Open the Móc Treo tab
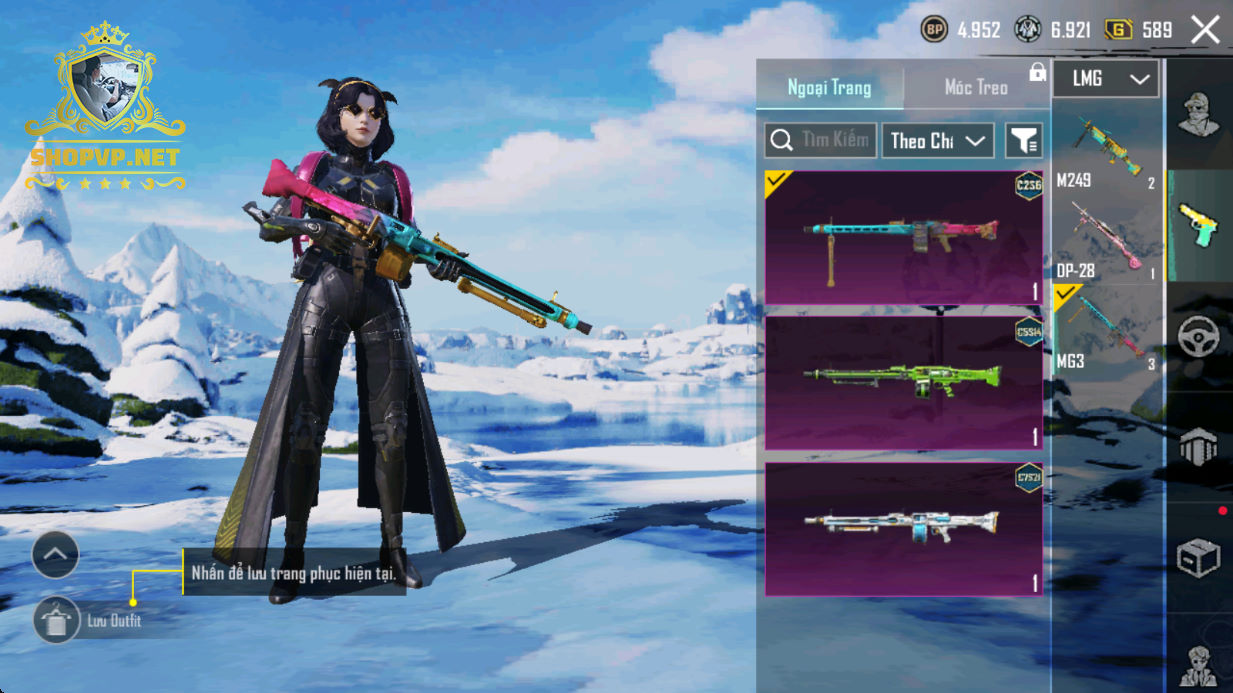The height and width of the screenshot is (693, 1233). coord(976,88)
